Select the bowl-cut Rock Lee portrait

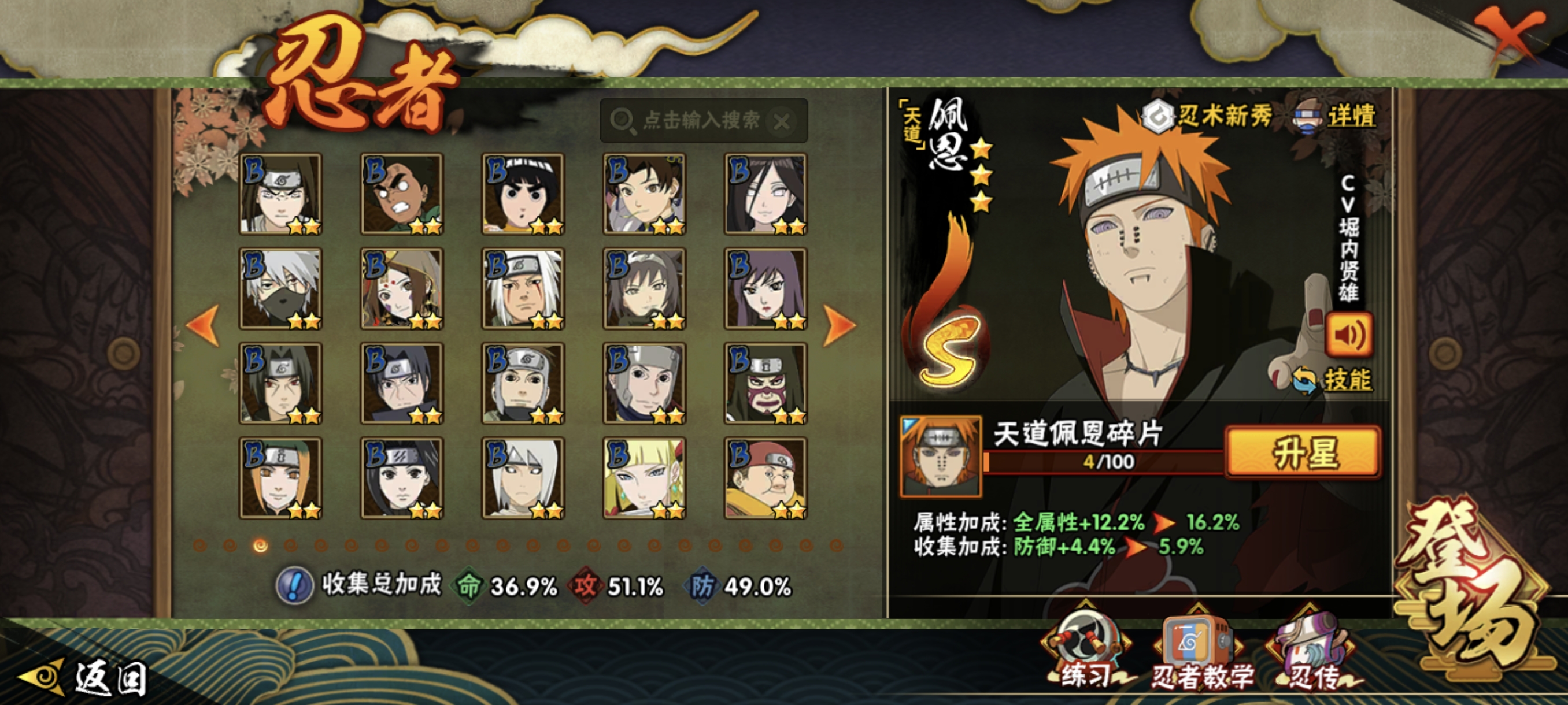(x=523, y=194)
